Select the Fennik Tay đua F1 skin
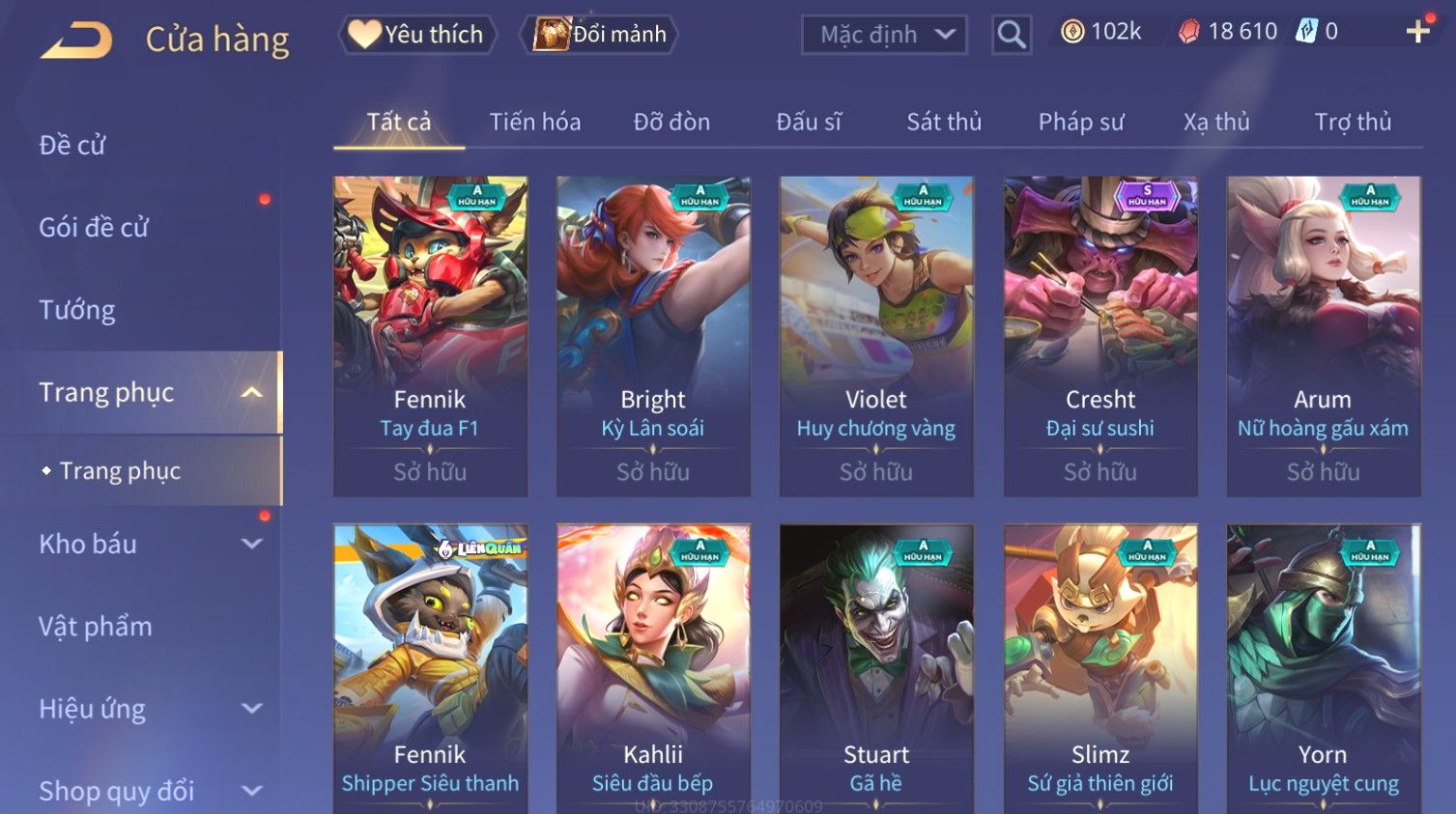The height and width of the screenshot is (814, 1456). tap(430, 335)
